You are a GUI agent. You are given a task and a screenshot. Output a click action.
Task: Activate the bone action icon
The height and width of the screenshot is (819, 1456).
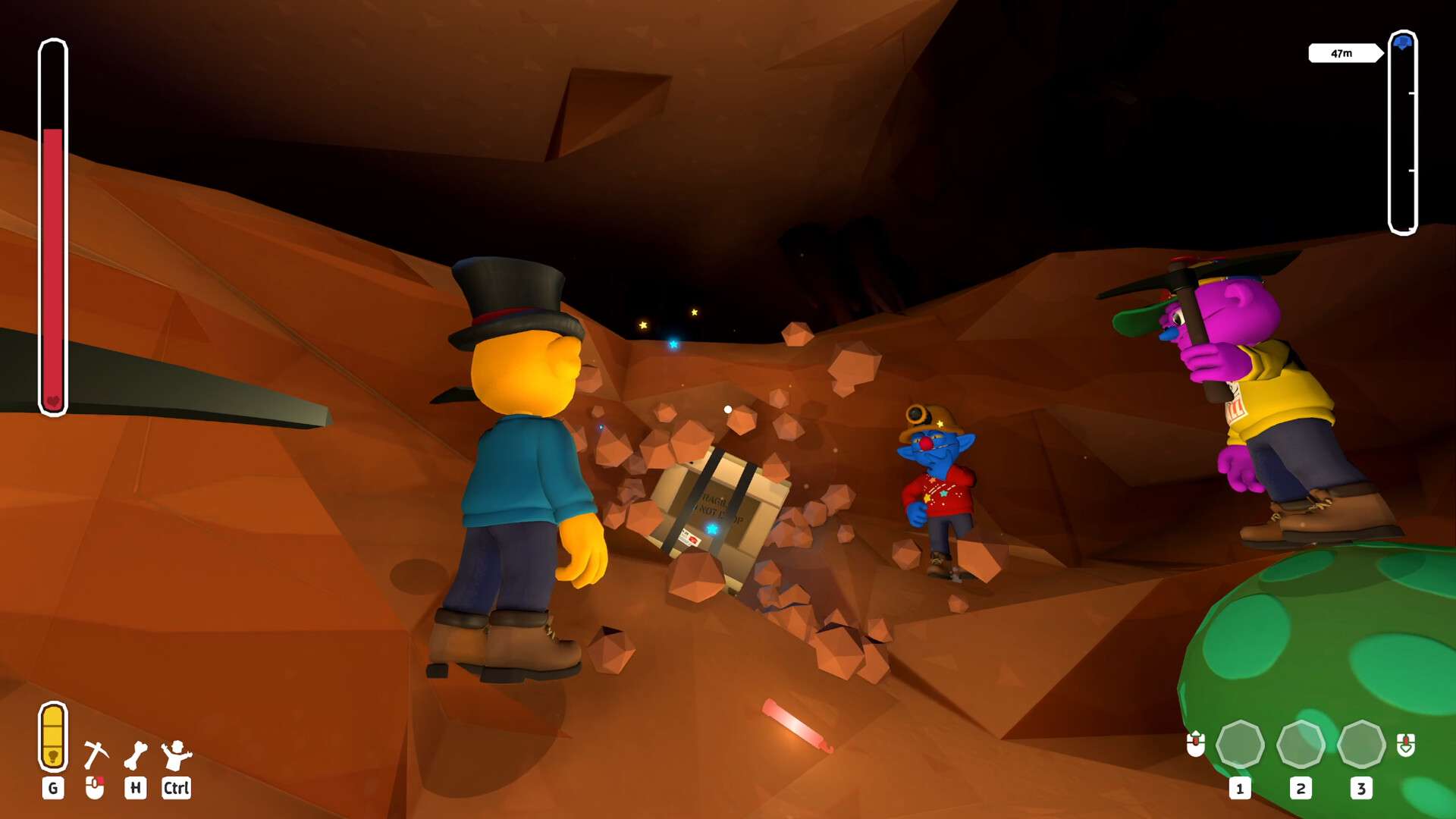coord(136,755)
